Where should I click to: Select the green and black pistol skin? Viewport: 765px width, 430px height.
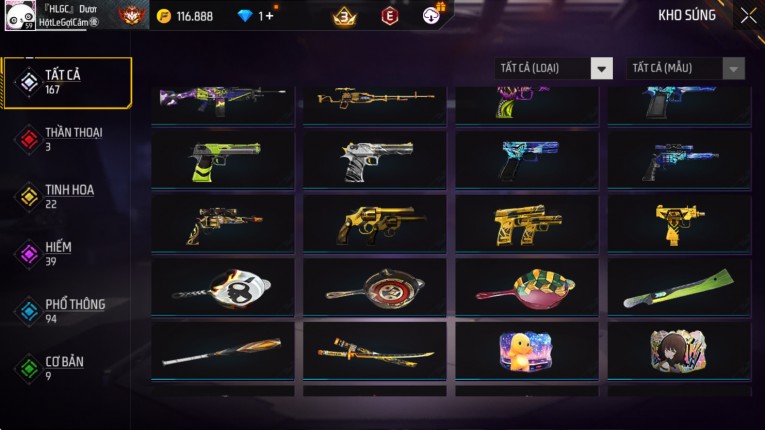(x=223, y=159)
